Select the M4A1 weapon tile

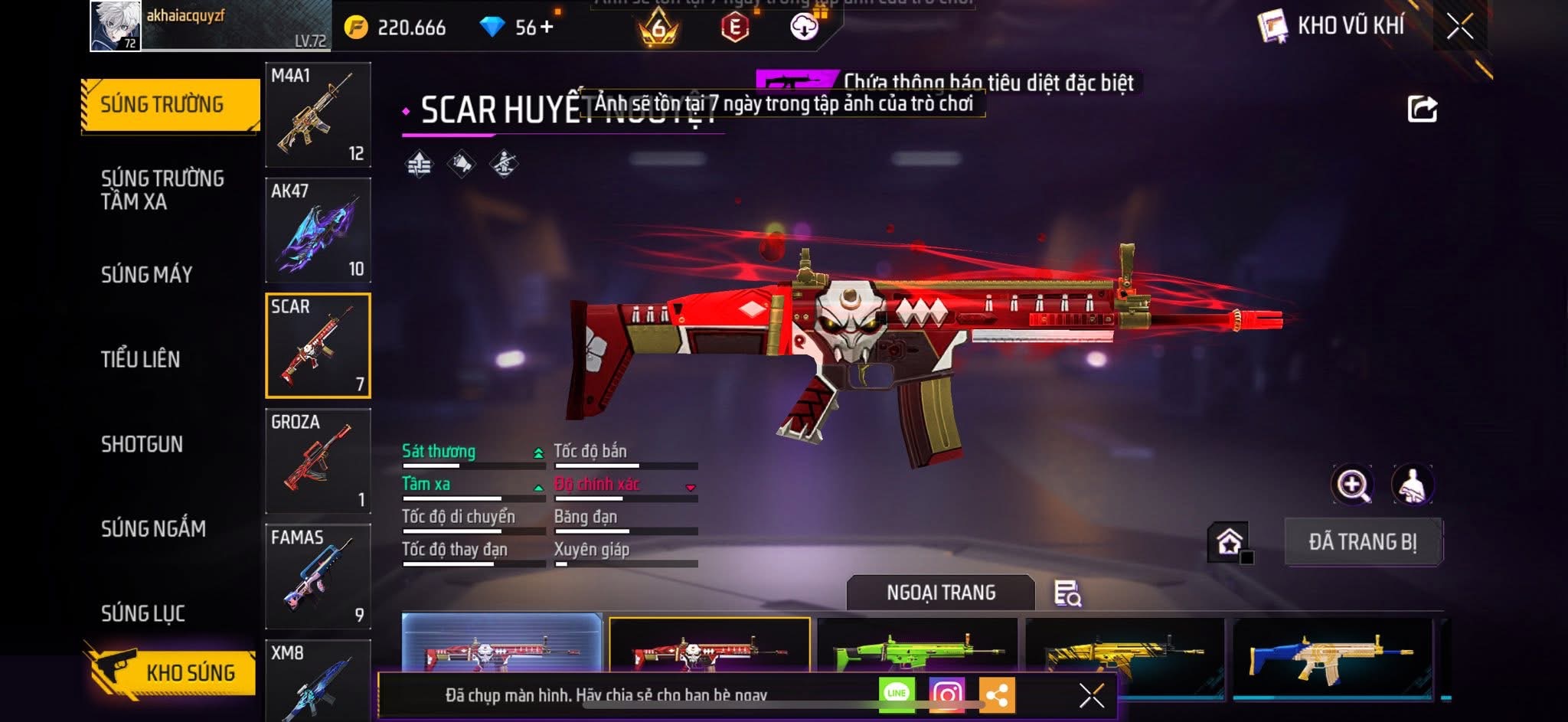(318, 115)
